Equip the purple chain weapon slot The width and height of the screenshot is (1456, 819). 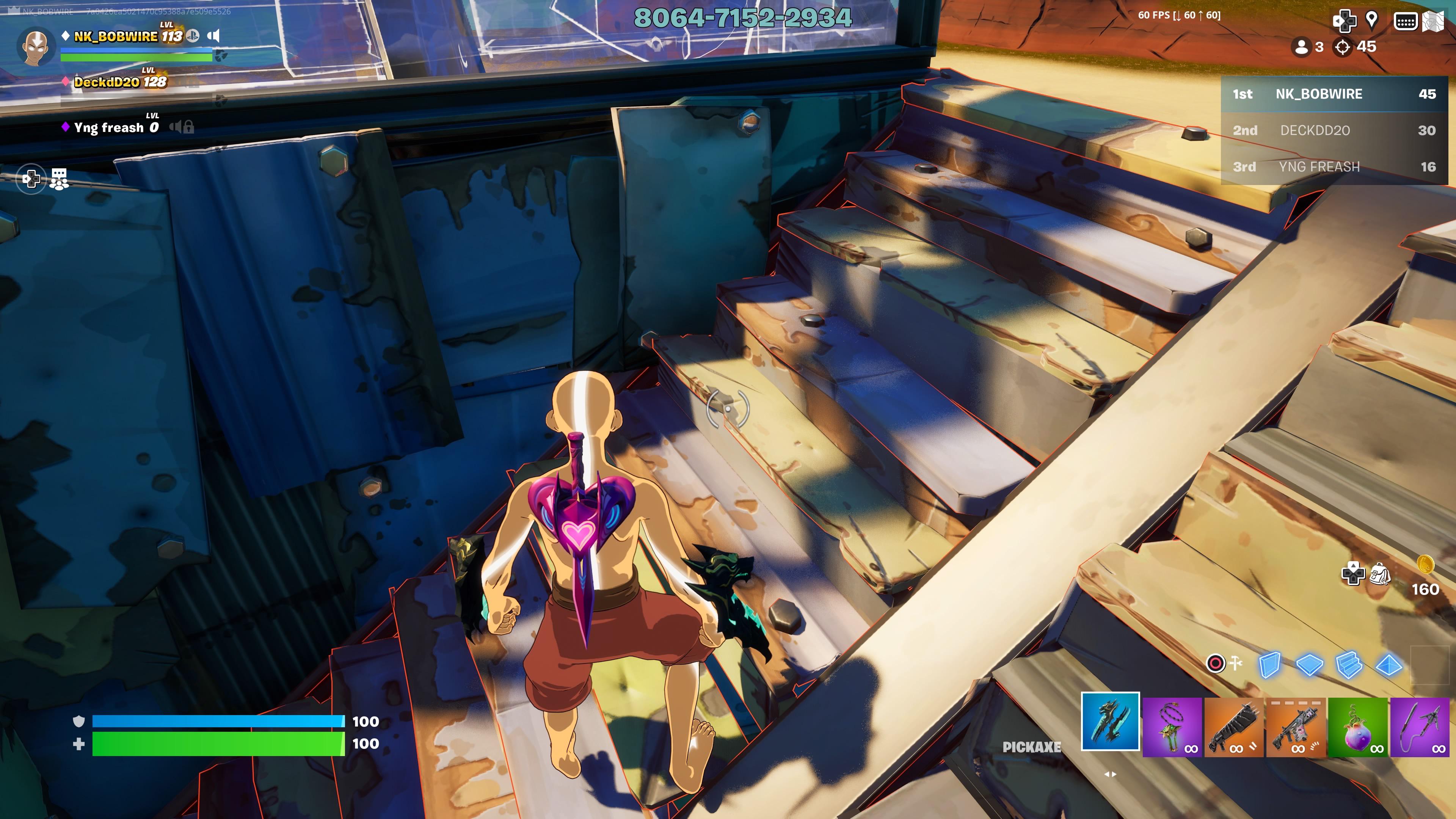tap(1172, 727)
